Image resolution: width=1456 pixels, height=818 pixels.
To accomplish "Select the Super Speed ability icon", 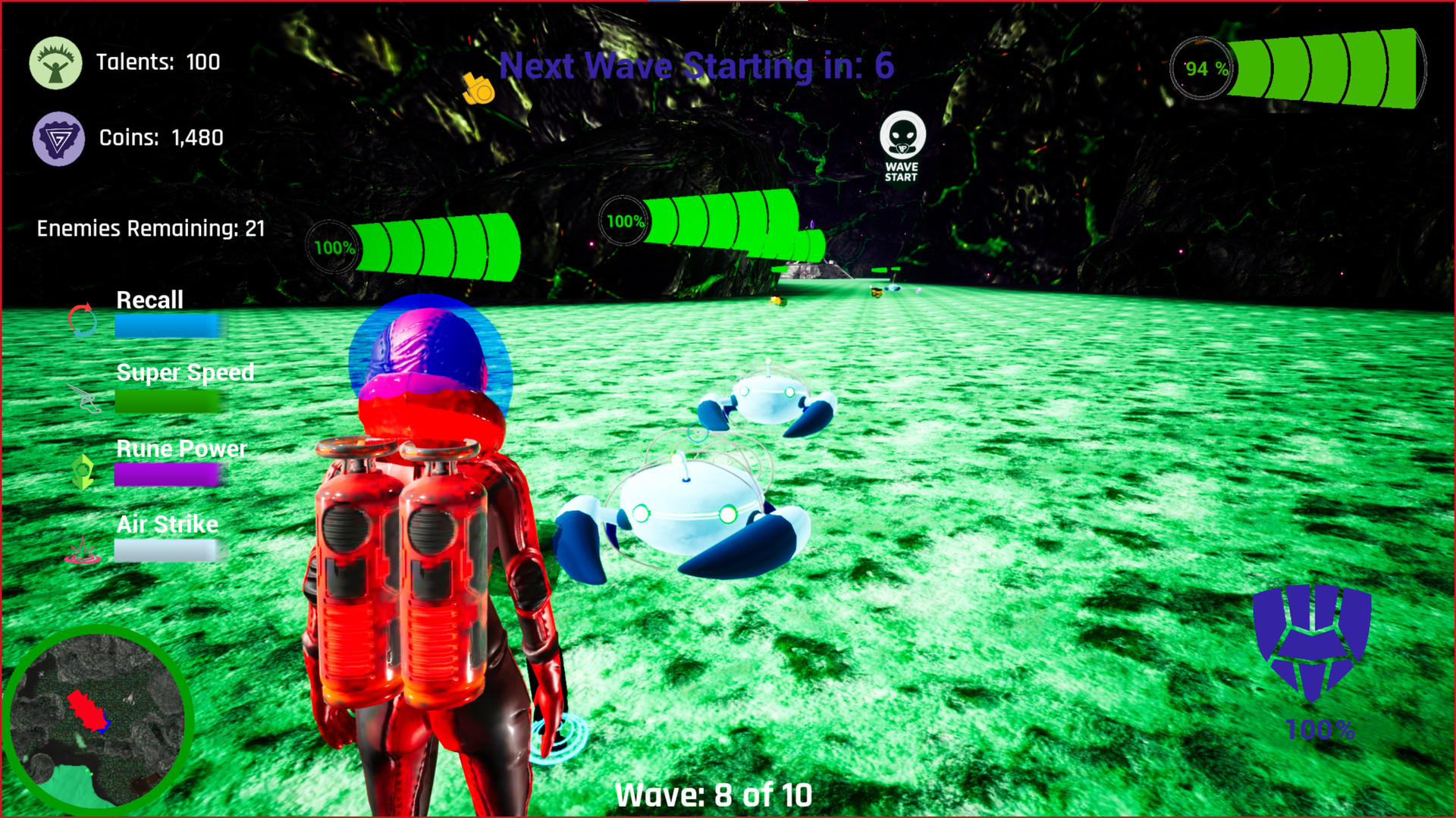I will 87,400.
